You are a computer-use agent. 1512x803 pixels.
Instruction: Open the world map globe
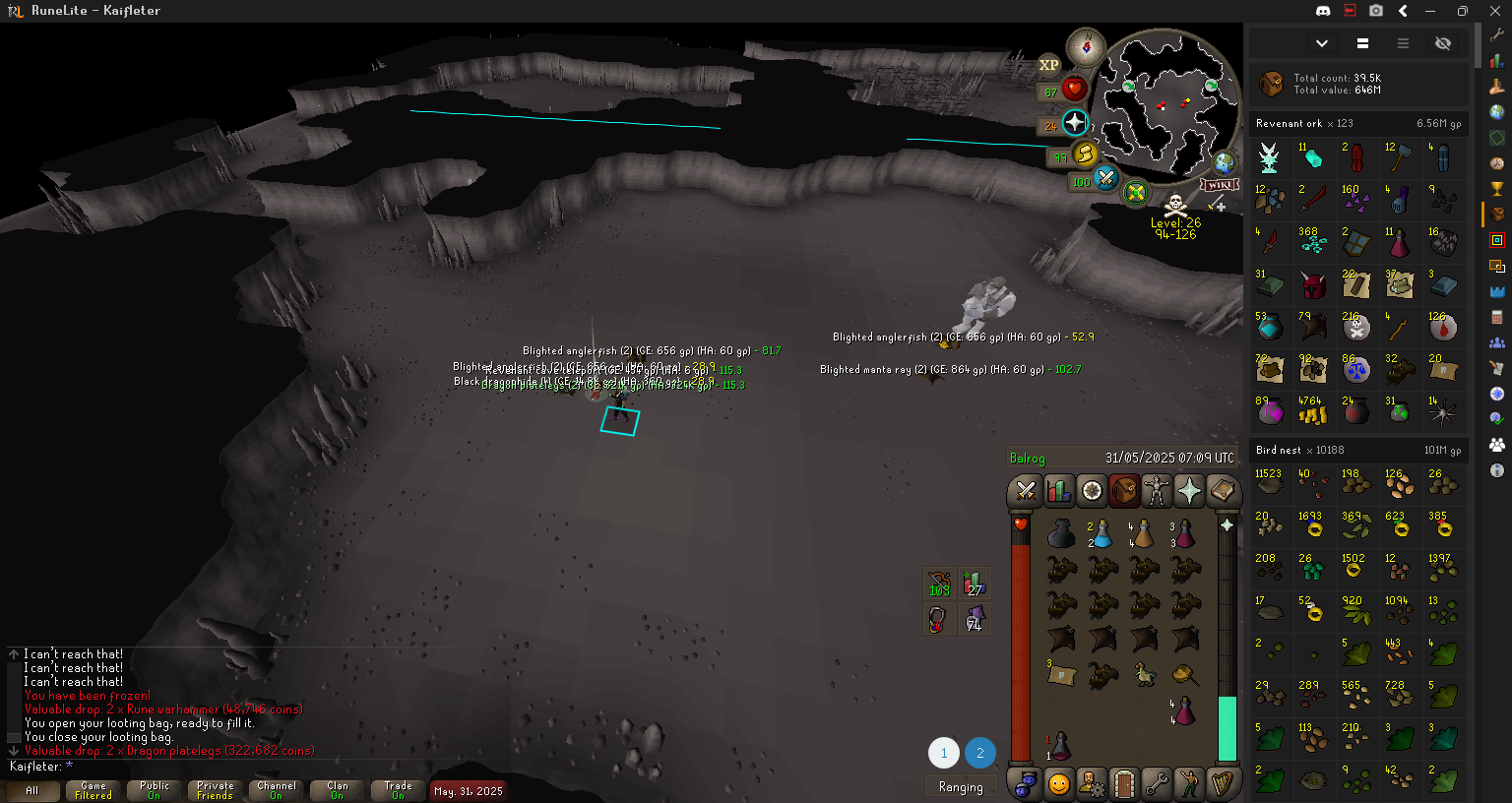coord(1225,162)
